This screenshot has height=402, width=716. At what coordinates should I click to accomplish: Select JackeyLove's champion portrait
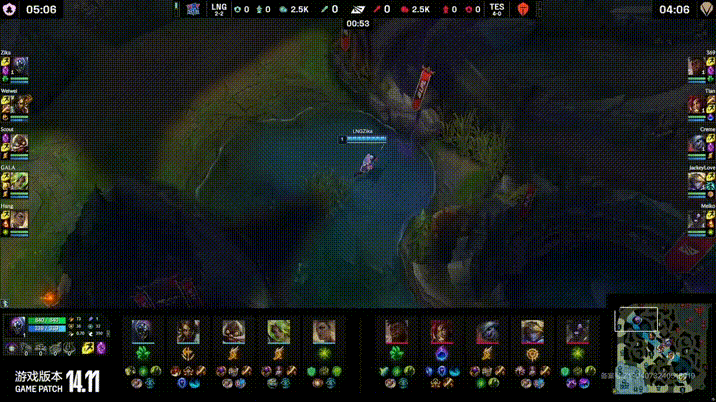[x=696, y=181]
